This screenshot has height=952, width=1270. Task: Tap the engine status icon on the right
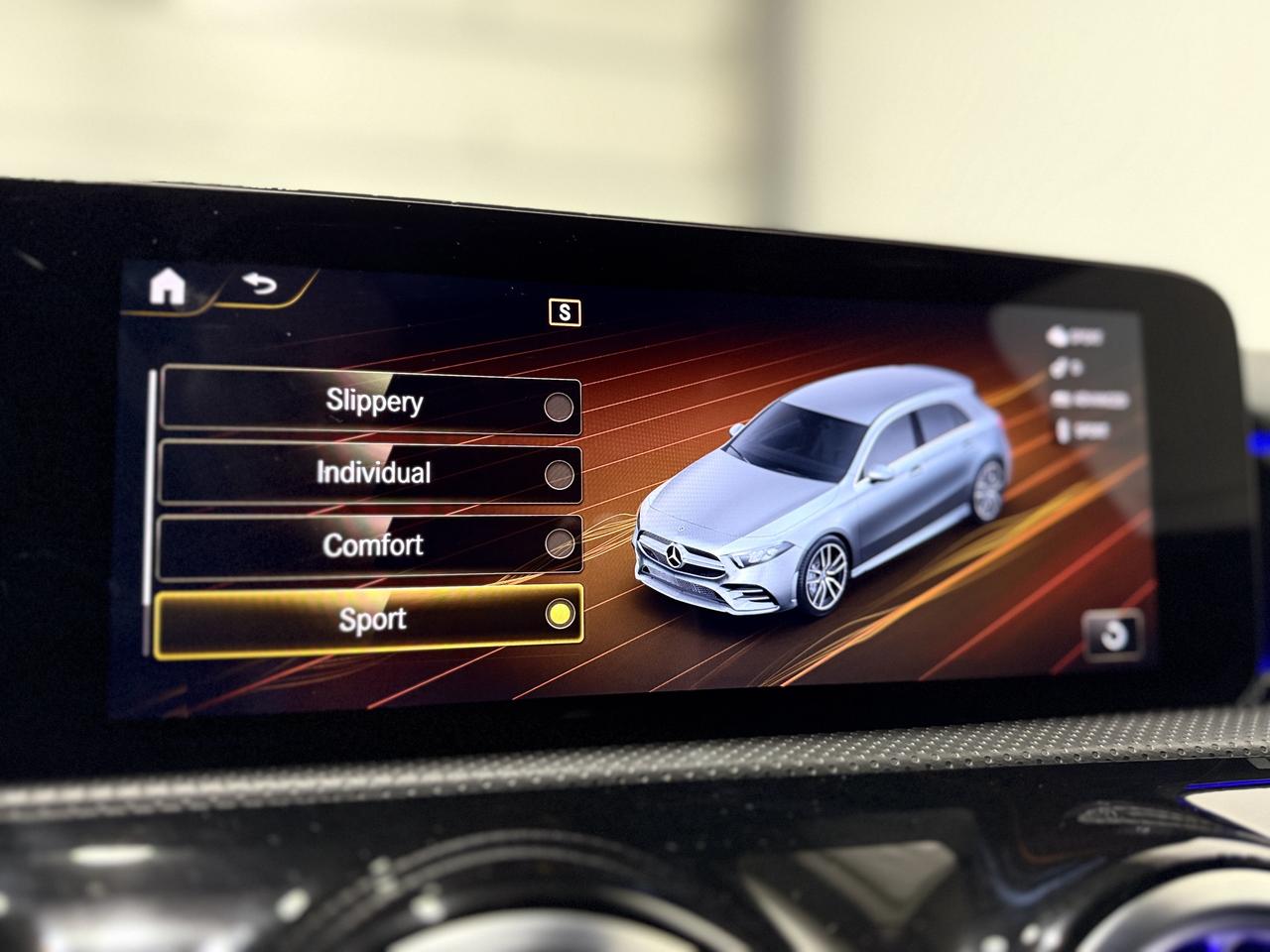tap(1057, 336)
